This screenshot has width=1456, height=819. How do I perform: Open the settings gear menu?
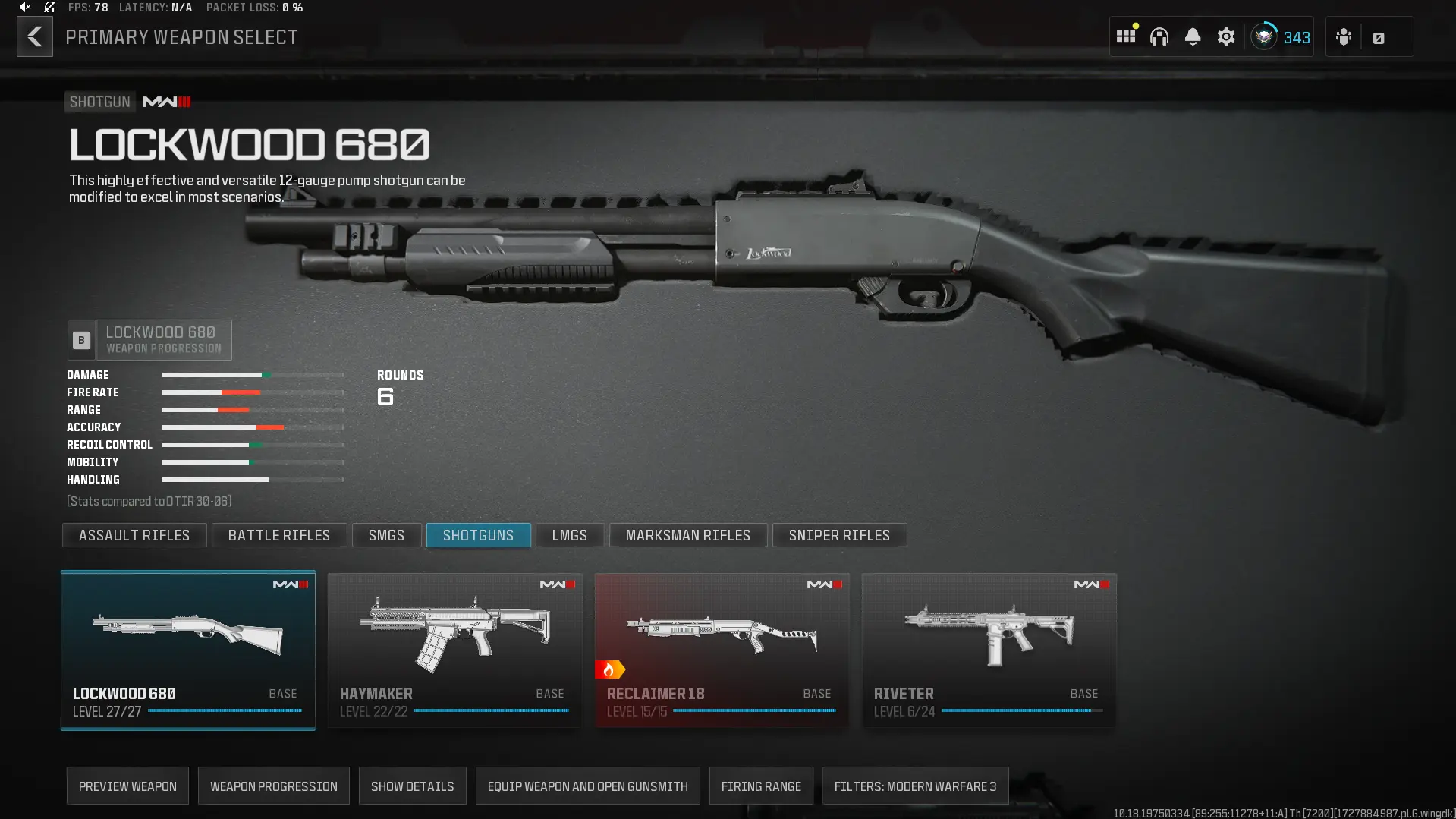[1226, 36]
